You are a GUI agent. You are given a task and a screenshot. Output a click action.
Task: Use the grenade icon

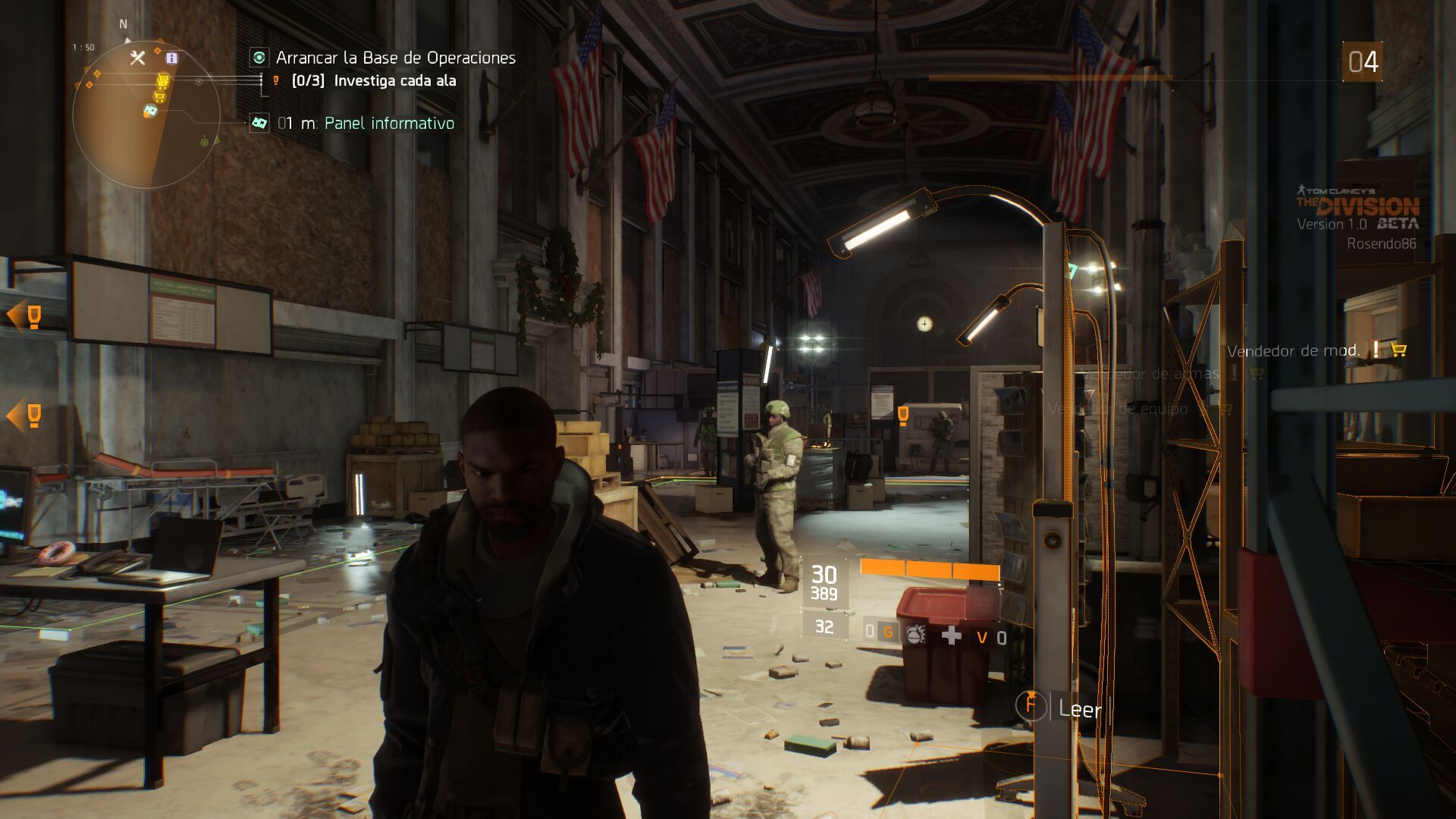(x=915, y=635)
